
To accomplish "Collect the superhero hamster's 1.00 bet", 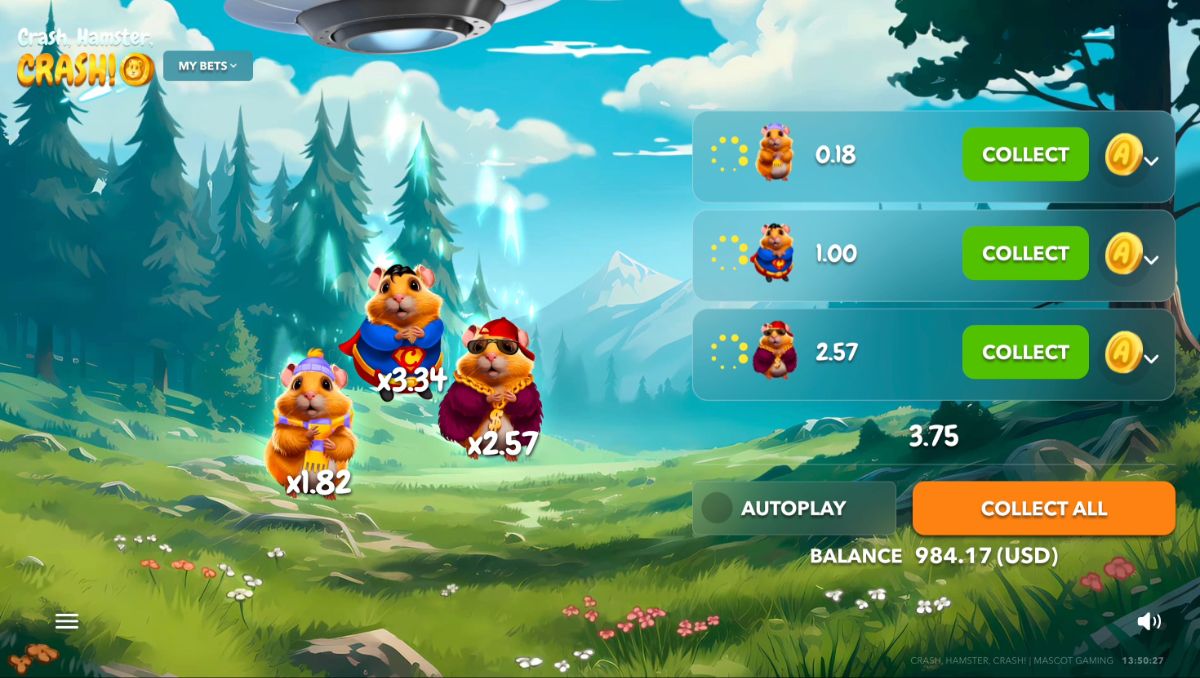I will pyautogui.click(x=1025, y=253).
